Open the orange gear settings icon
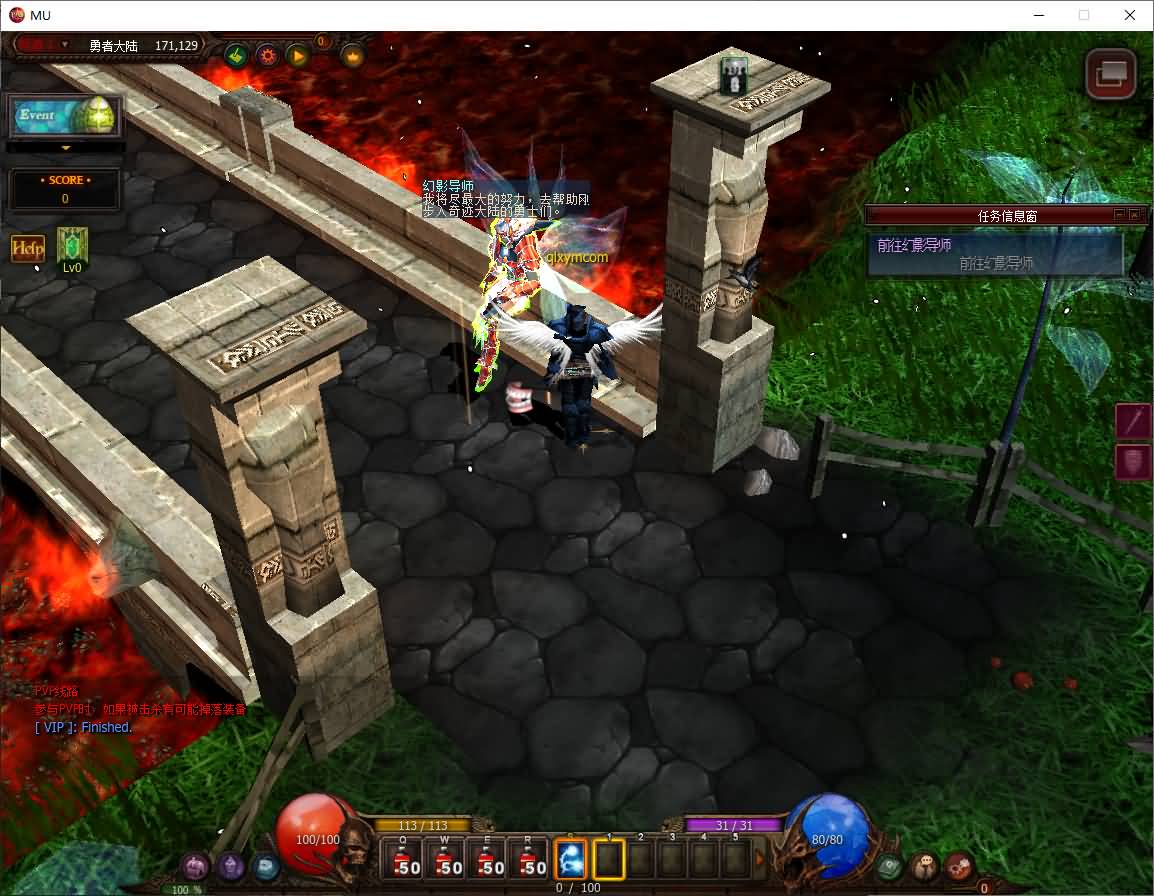Viewport: 1154px width, 896px height. [267, 55]
